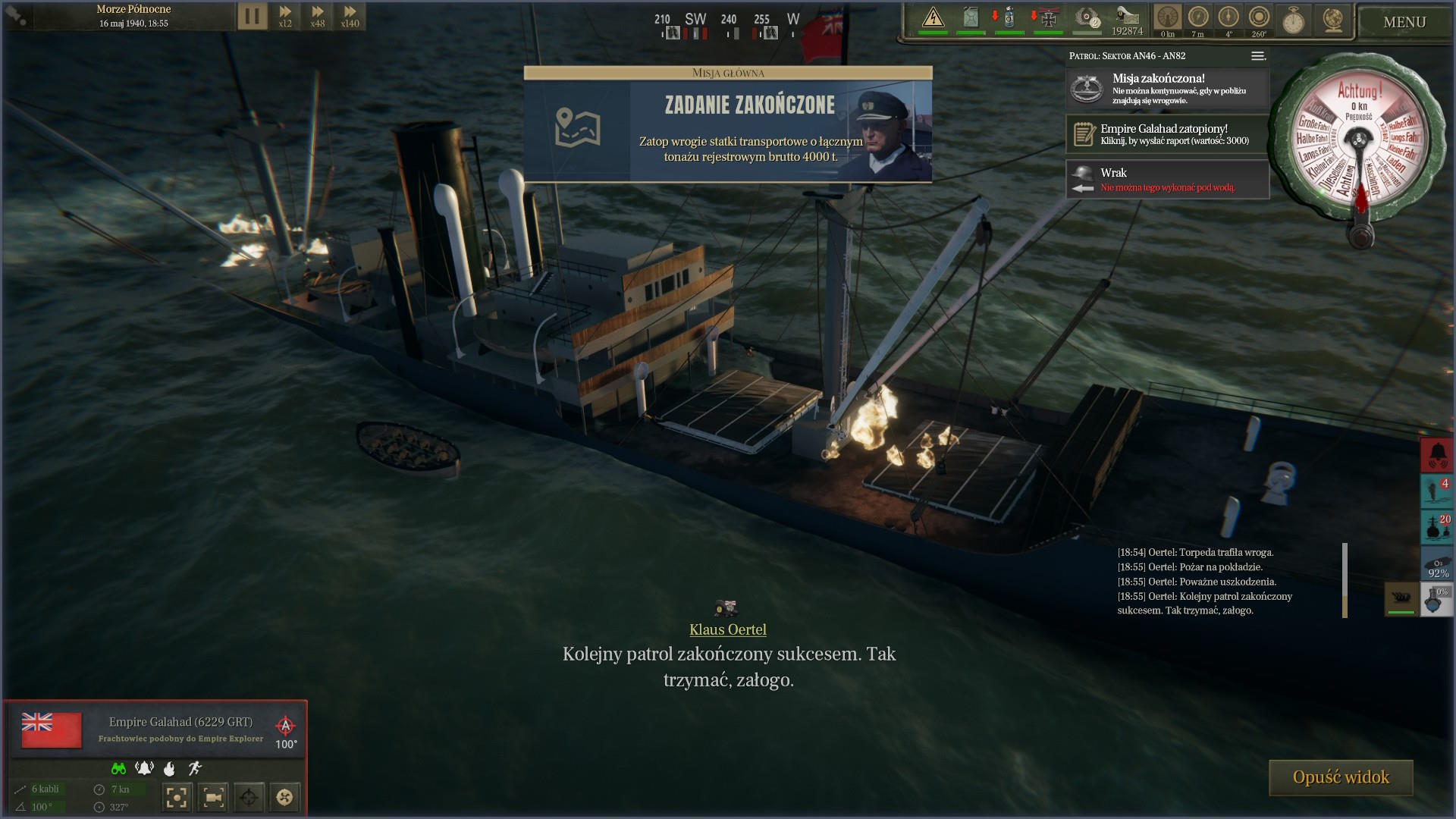Screen dimensions: 1456x819
Task: Click the engine telegraph speed dial
Action: [1359, 143]
